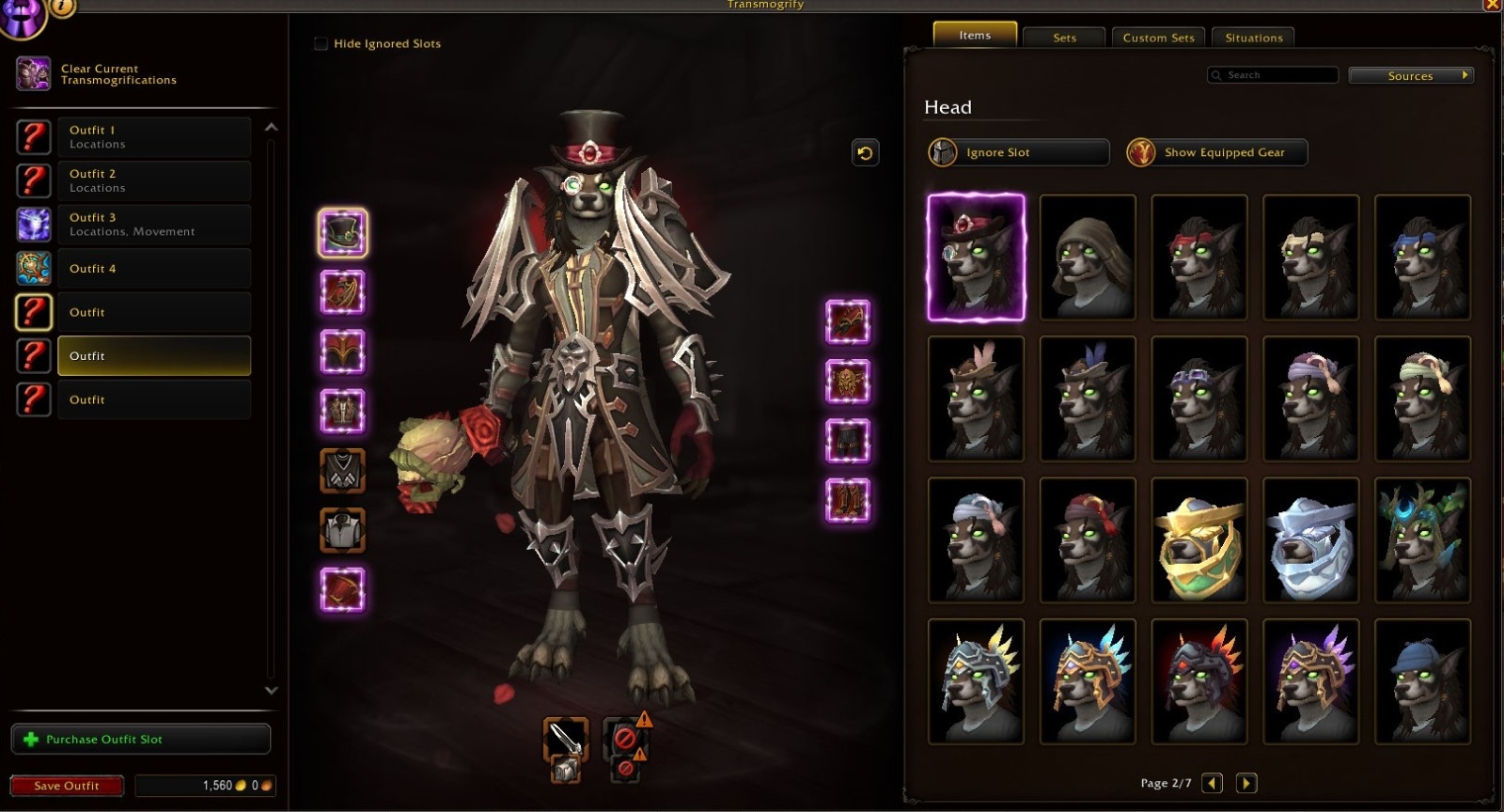Toggle Ignore Slot for the head
The width and height of the screenshot is (1504, 812).
pos(1017,152)
